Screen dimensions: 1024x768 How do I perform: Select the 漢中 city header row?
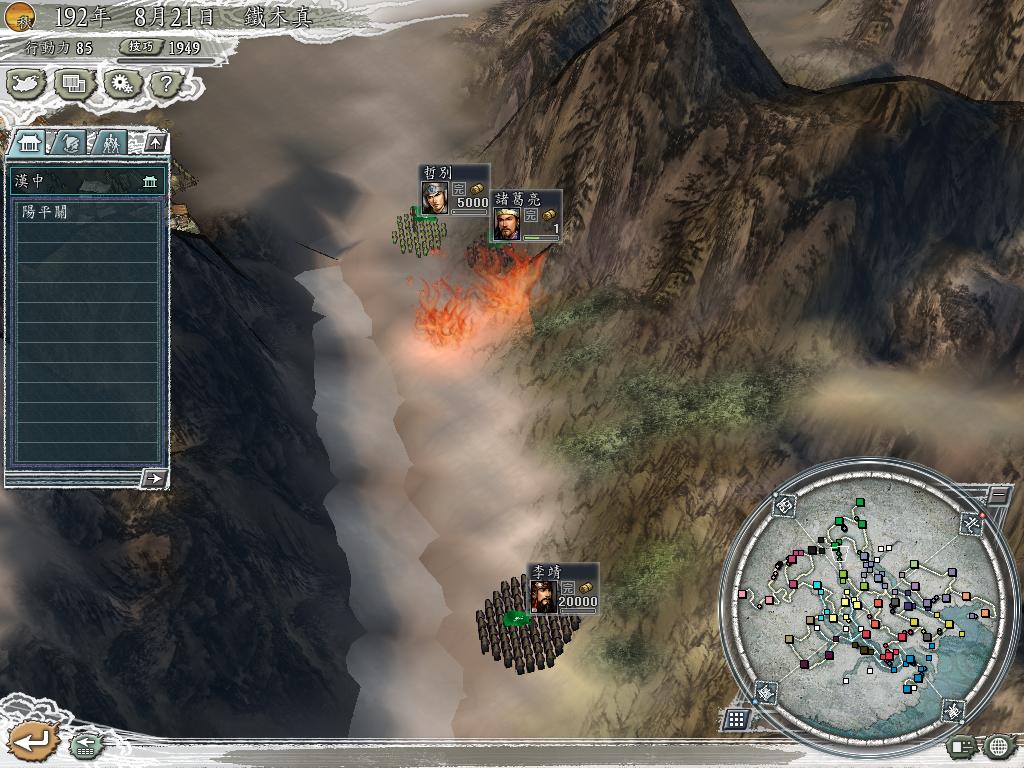point(86,181)
